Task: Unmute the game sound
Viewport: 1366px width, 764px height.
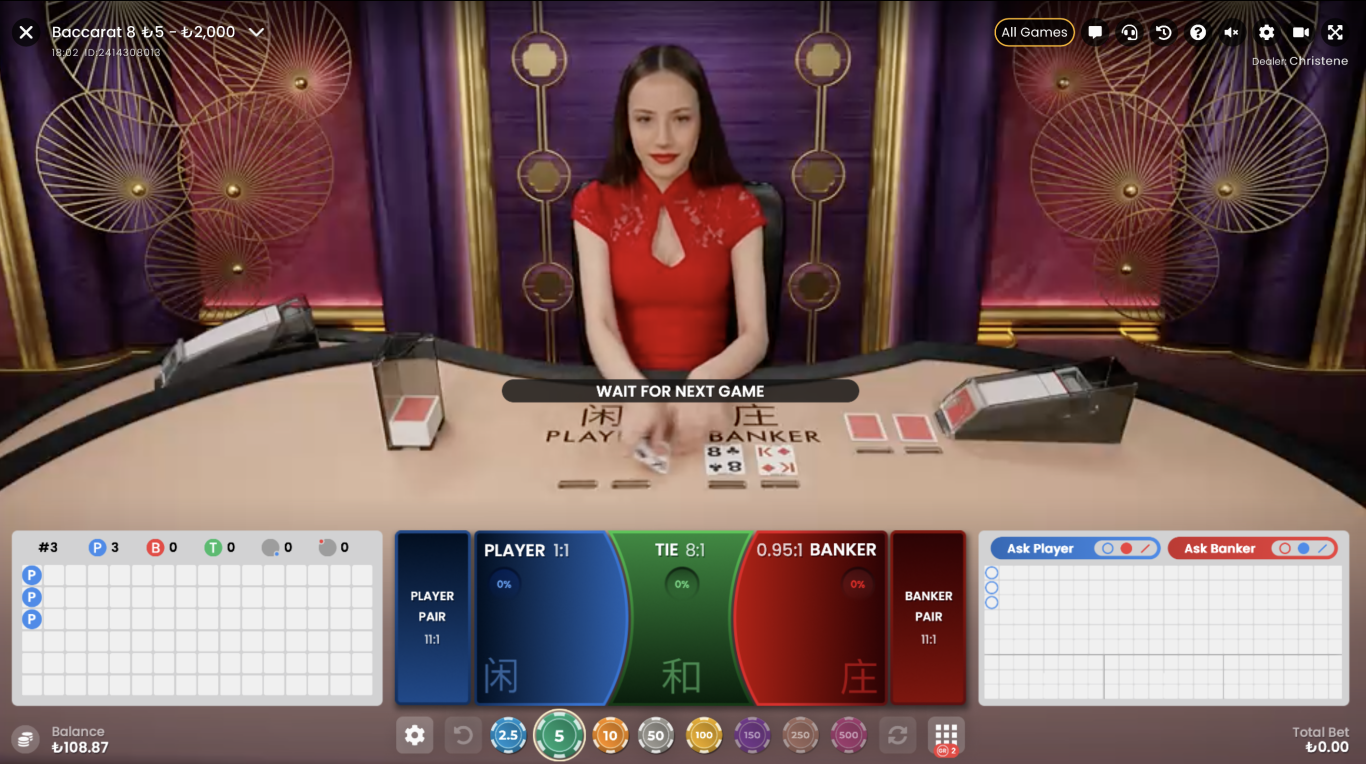Action: 1232,32
